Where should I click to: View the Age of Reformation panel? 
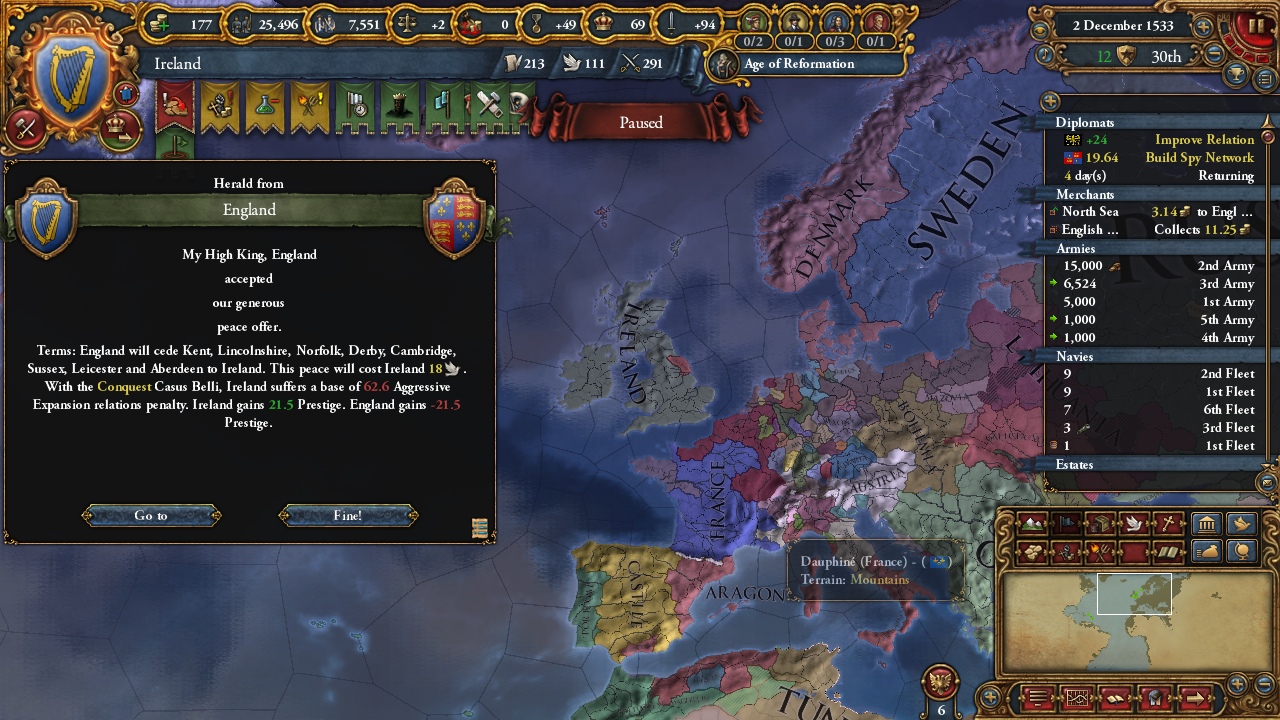coord(800,64)
